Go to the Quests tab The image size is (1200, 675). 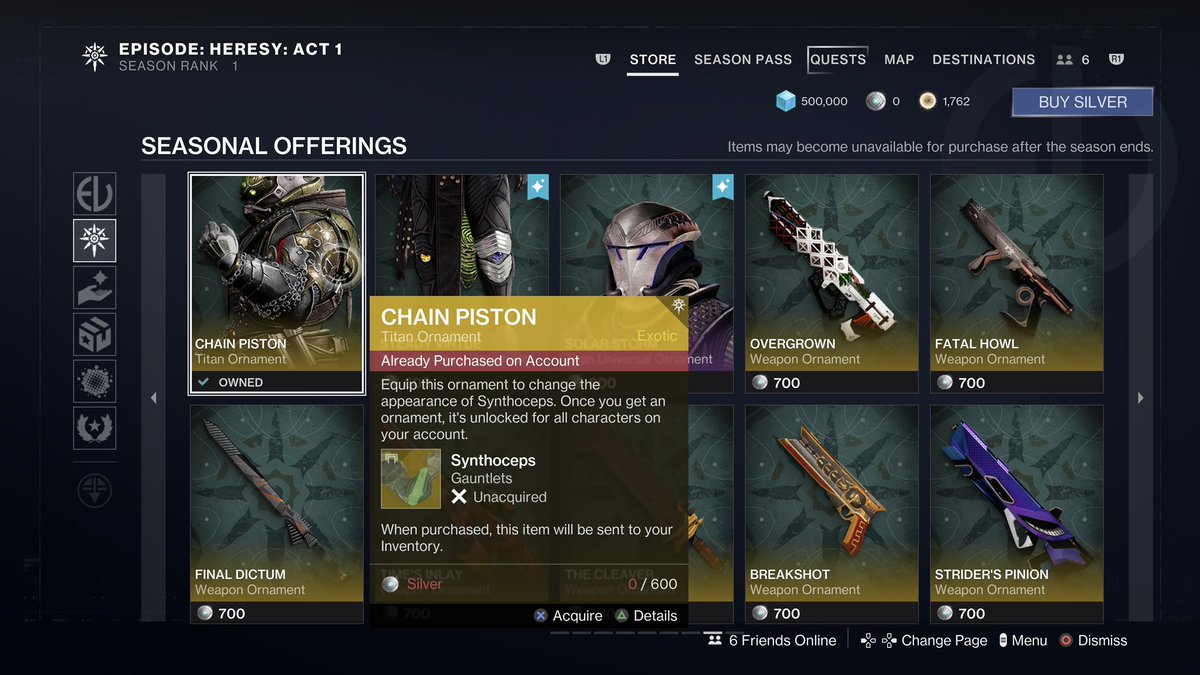coord(838,60)
